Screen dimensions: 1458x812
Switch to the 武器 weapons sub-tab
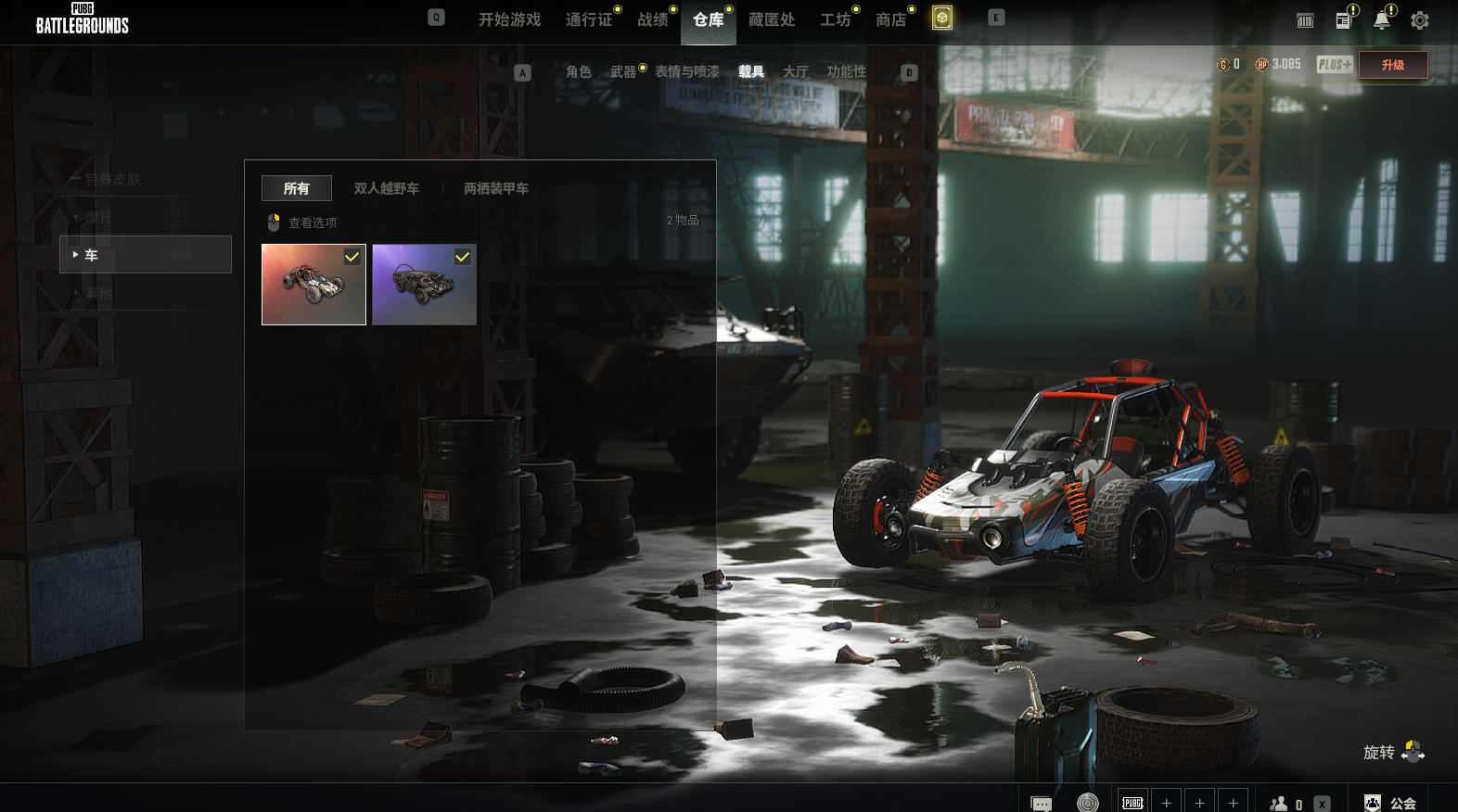pos(622,71)
